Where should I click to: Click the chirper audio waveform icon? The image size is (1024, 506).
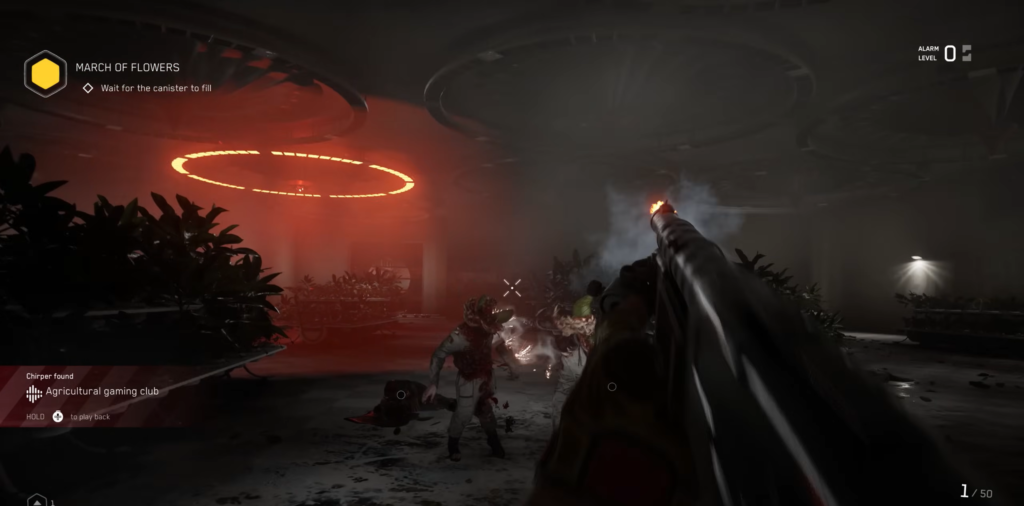[x=34, y=393]
